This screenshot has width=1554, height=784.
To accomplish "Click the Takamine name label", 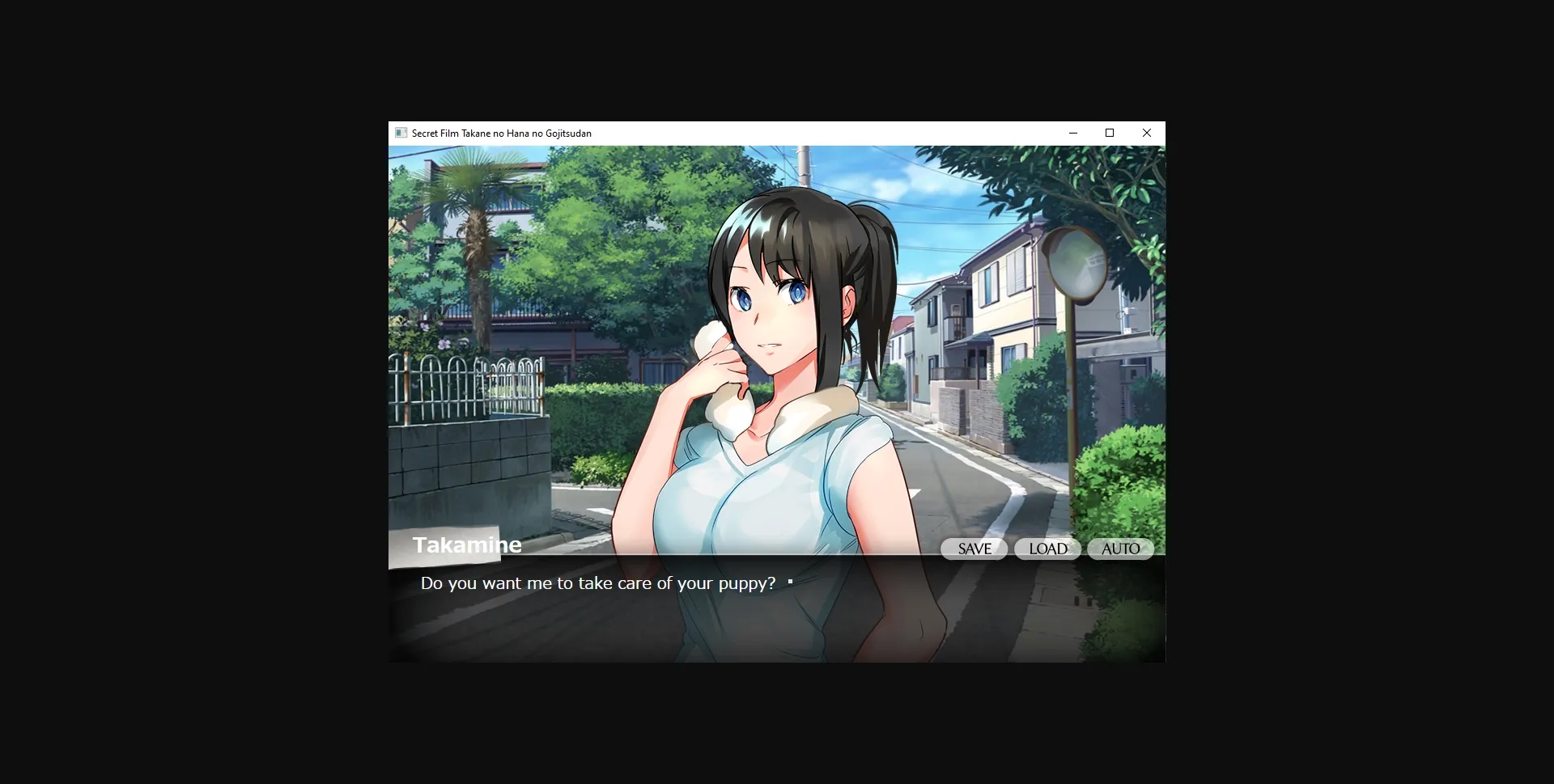I will point(467,545).
